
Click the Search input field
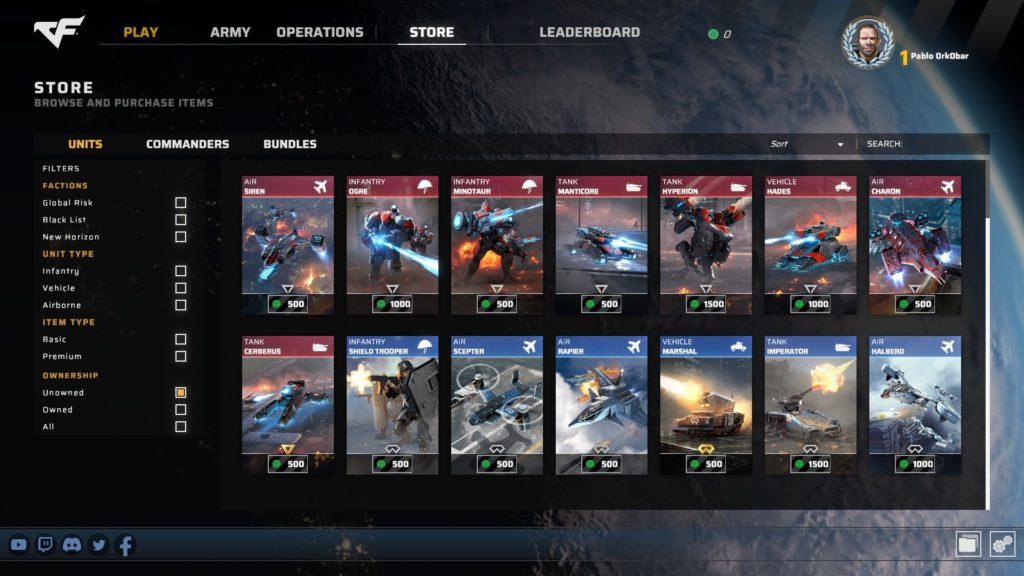click(940, 144)
